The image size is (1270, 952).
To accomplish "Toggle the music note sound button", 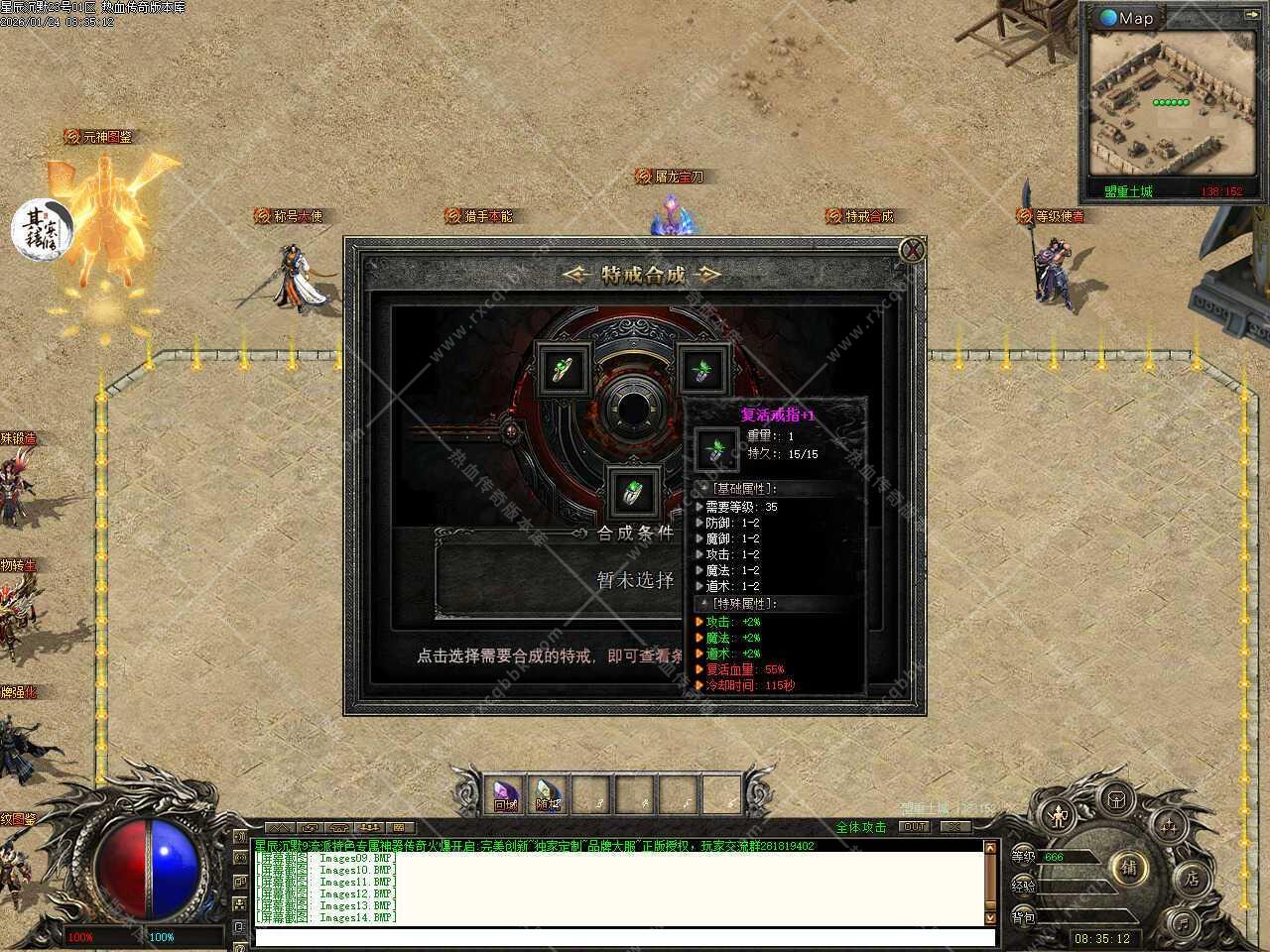I will [1181, 922].
